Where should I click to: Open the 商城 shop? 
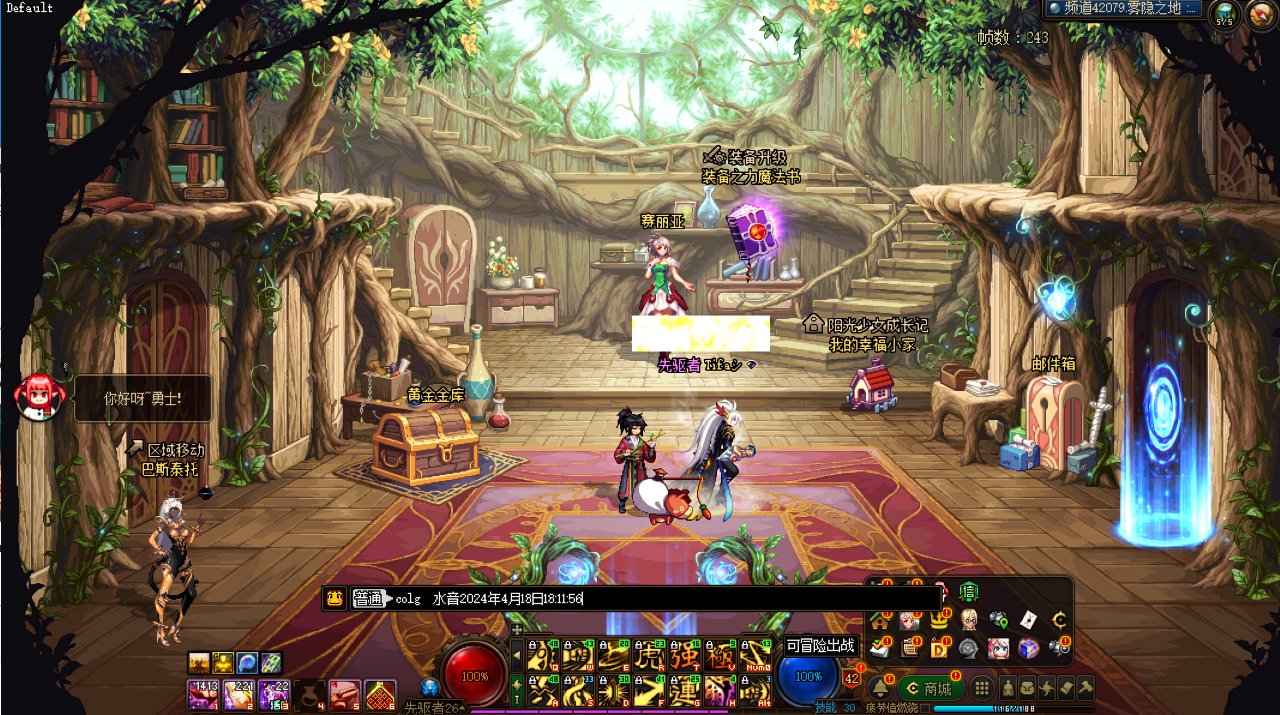tap(931, 688)
